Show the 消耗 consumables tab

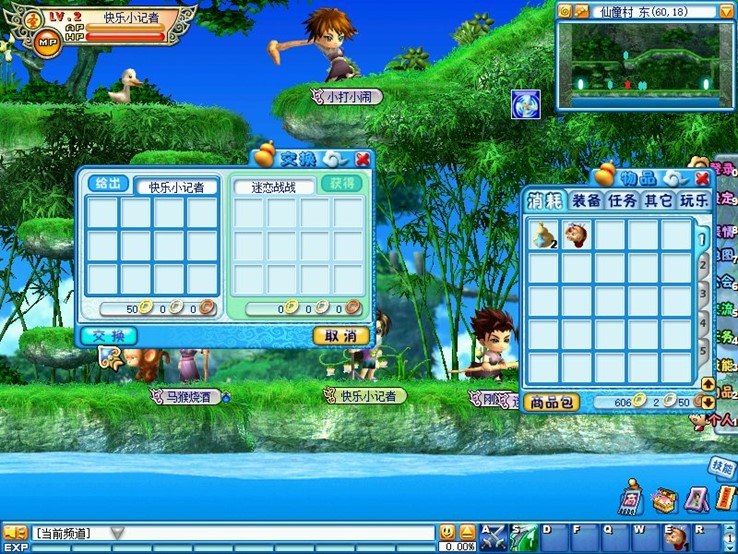547,200
